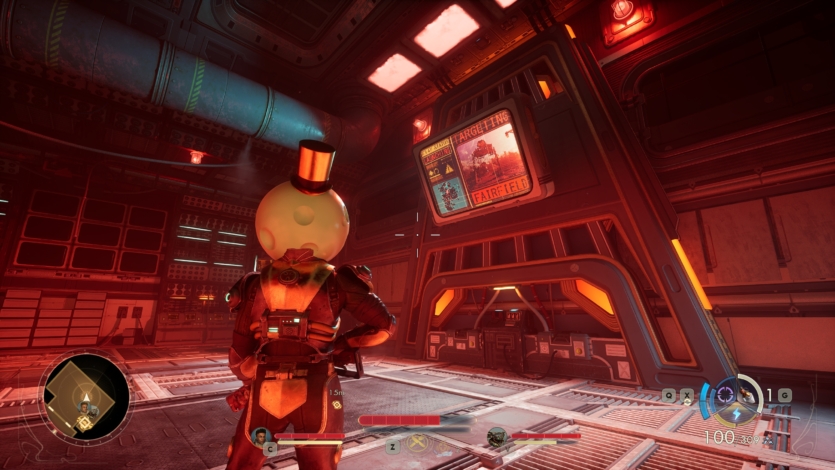This screenshot has height=470, width=835.
Task: Select the left companion portrait
Action: [x=260, y=436]
